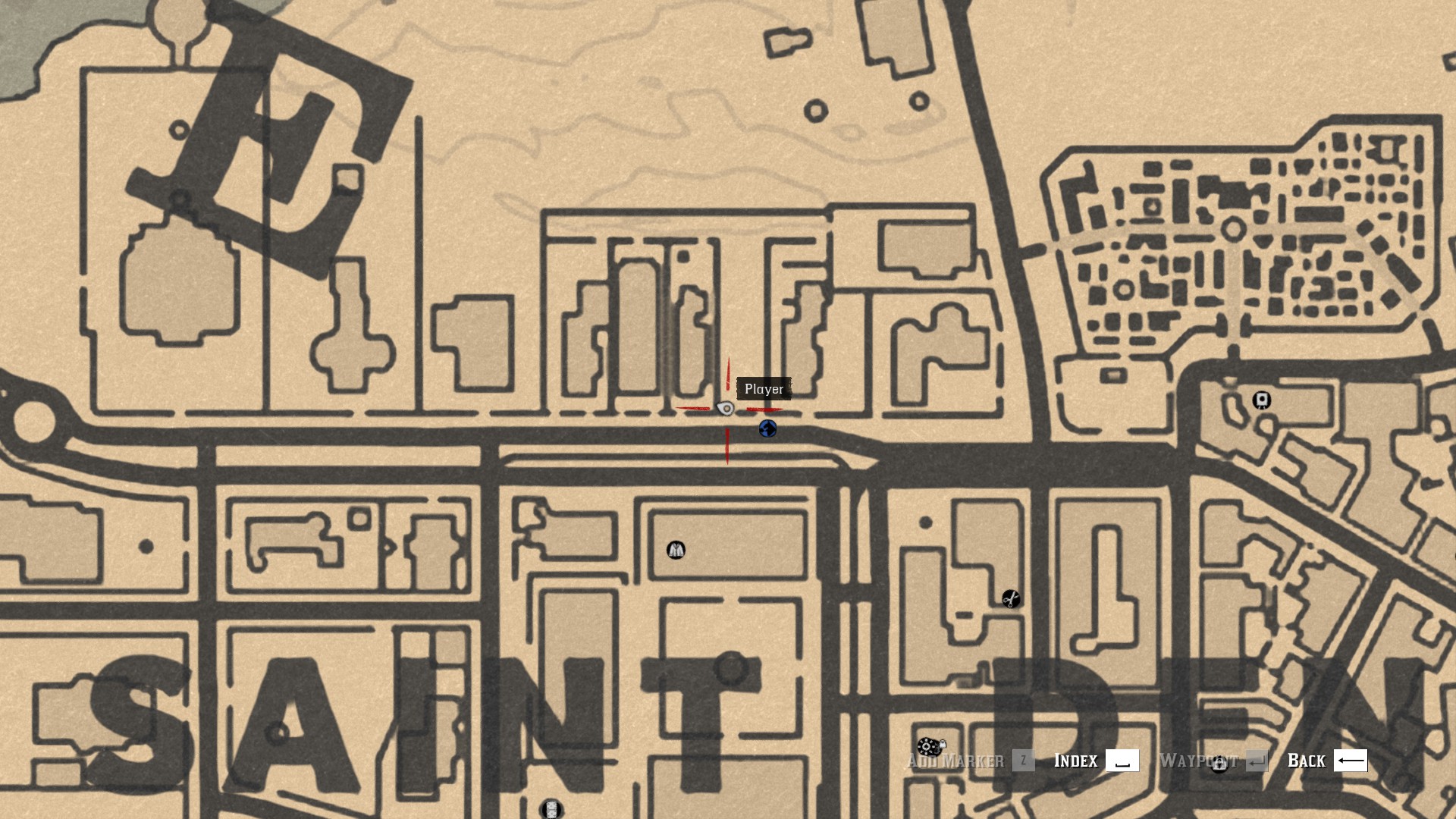The width and height of the screenshot is (1456, 819).
Task: Click the photo studio camera icon
Action: (x=1260, y=400)
